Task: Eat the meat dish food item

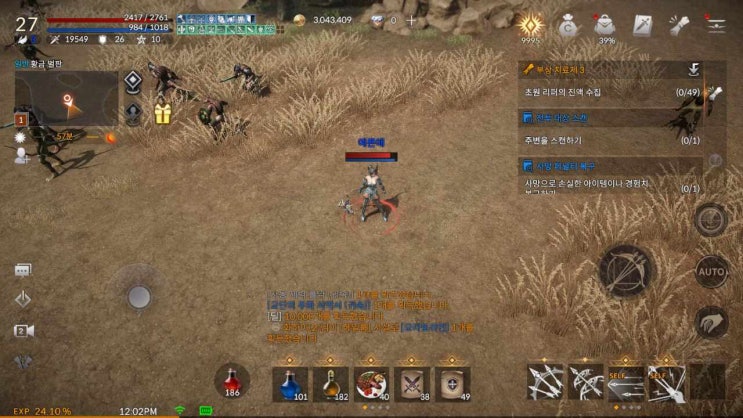Action: pyautogui.click(x=371, y=383)
